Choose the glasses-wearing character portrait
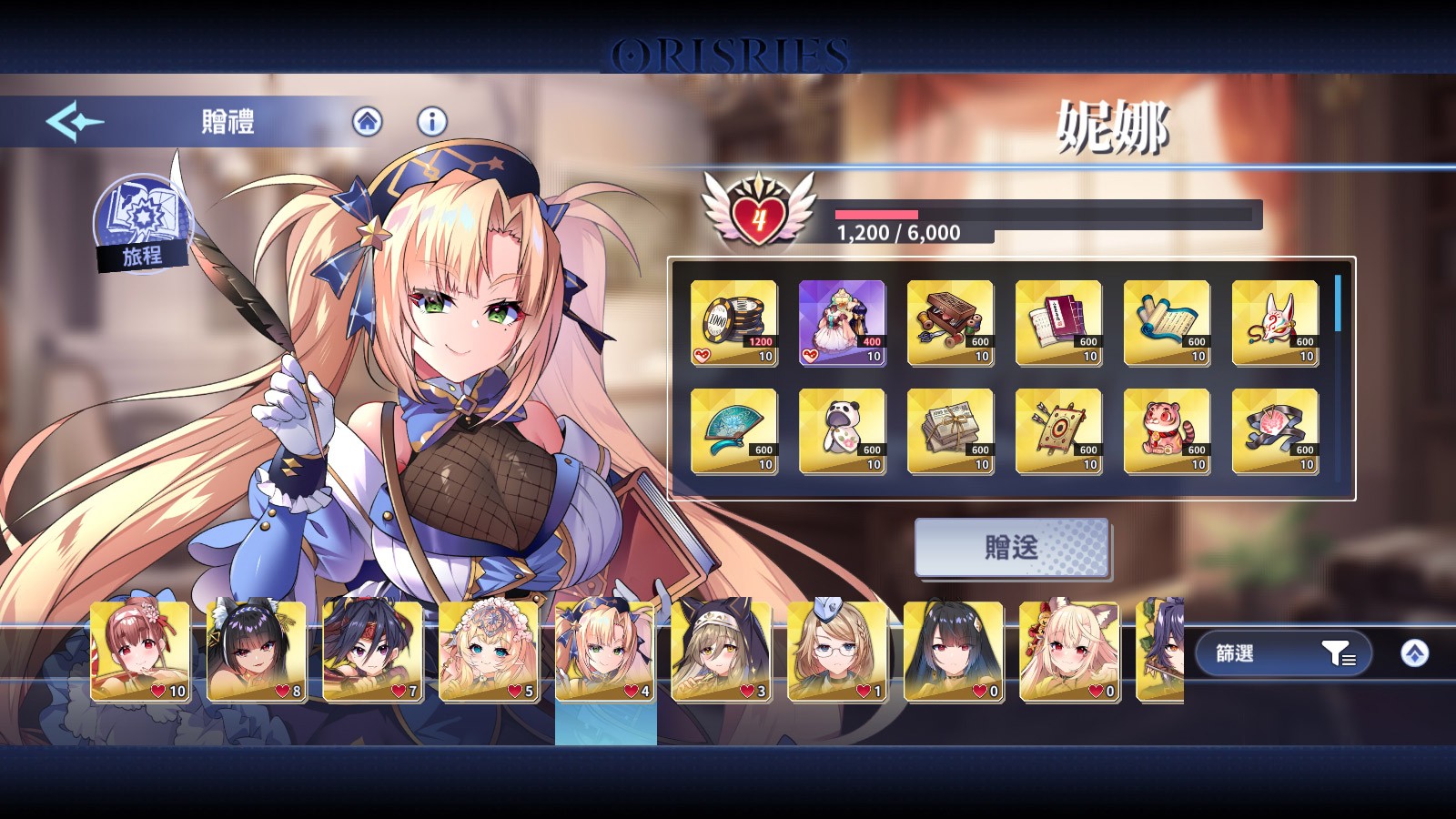This screenshot has height=819, width=1456. [837, 651]
